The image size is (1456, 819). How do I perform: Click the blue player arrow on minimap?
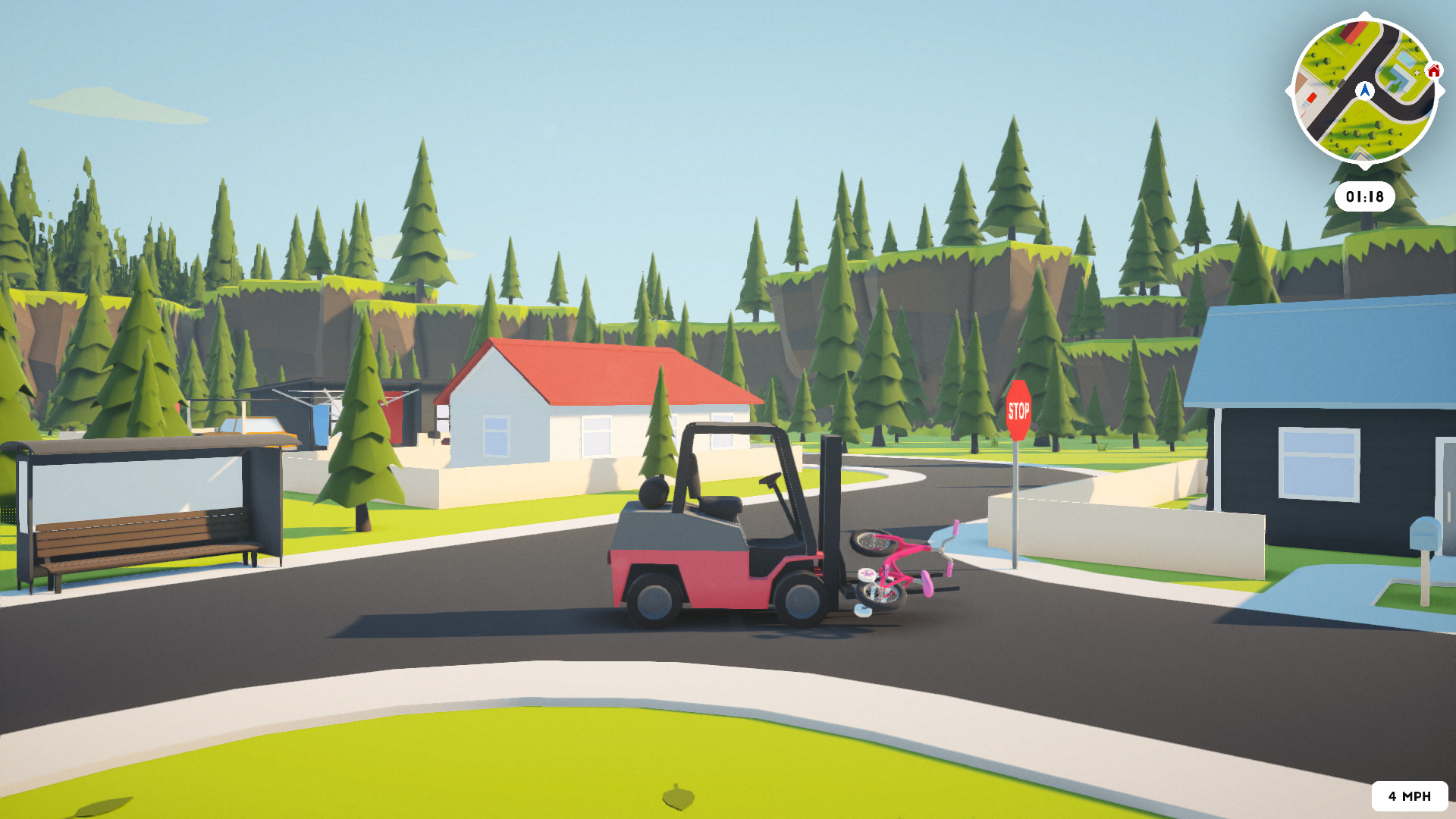pyautogui.click(x=1365, y=91)
